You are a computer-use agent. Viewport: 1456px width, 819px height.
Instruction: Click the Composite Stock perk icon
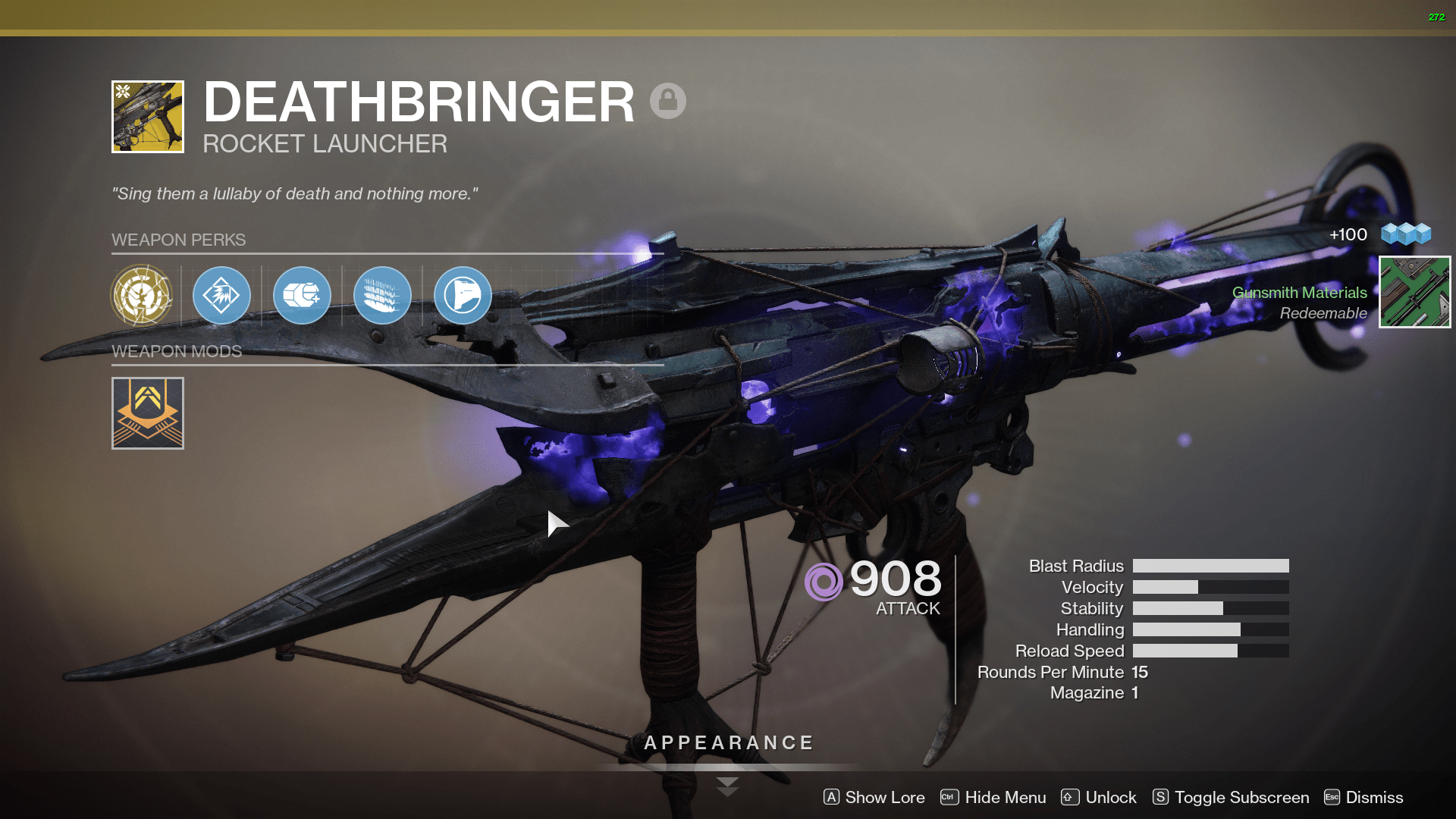tap(463, 296)
